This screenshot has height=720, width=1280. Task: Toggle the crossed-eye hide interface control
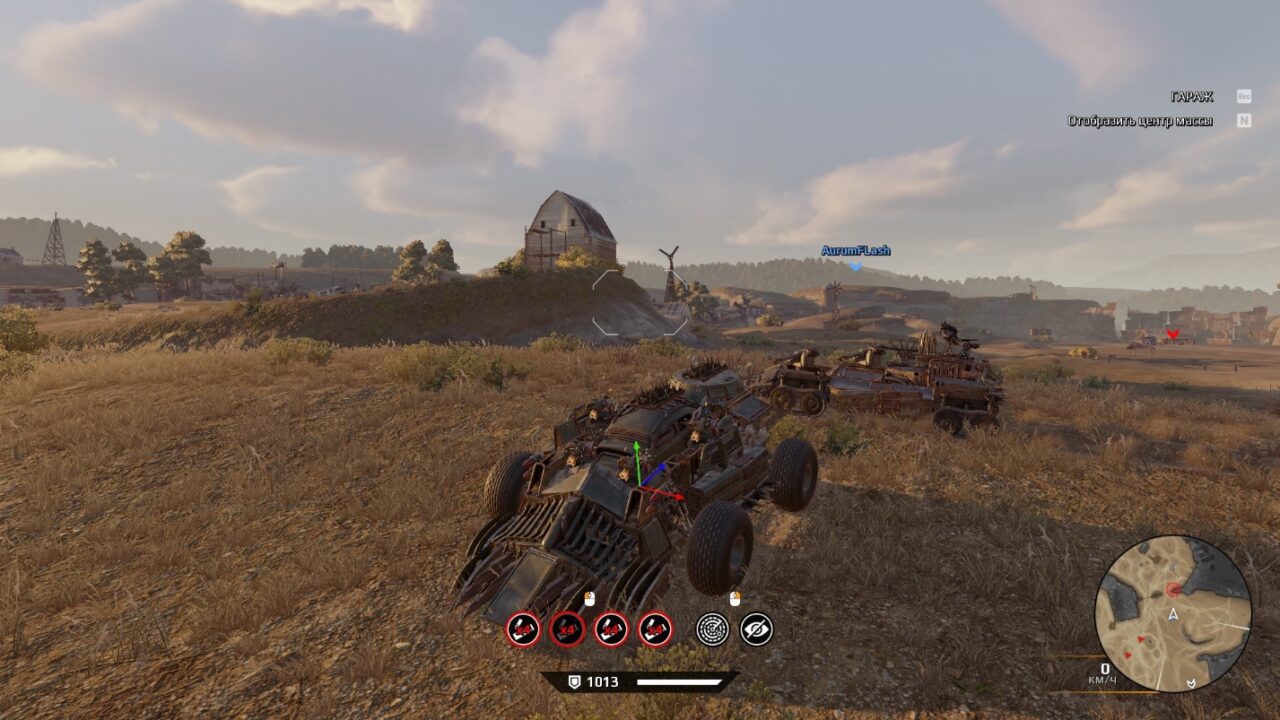point(757,629)
